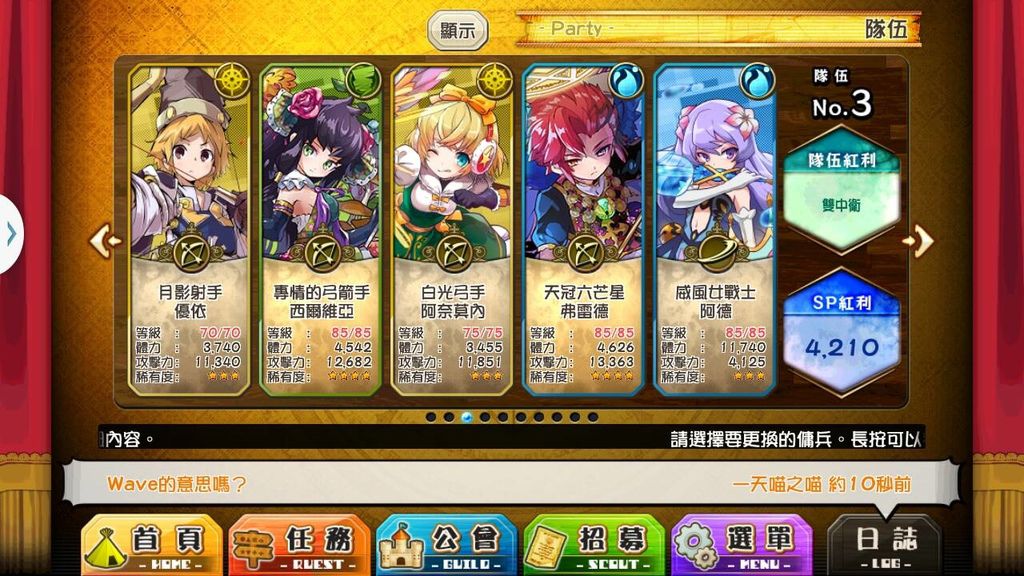Viewport: 1024px width, 576px height.
Task: Click the 顯示 display button
Action: [458, 30]
